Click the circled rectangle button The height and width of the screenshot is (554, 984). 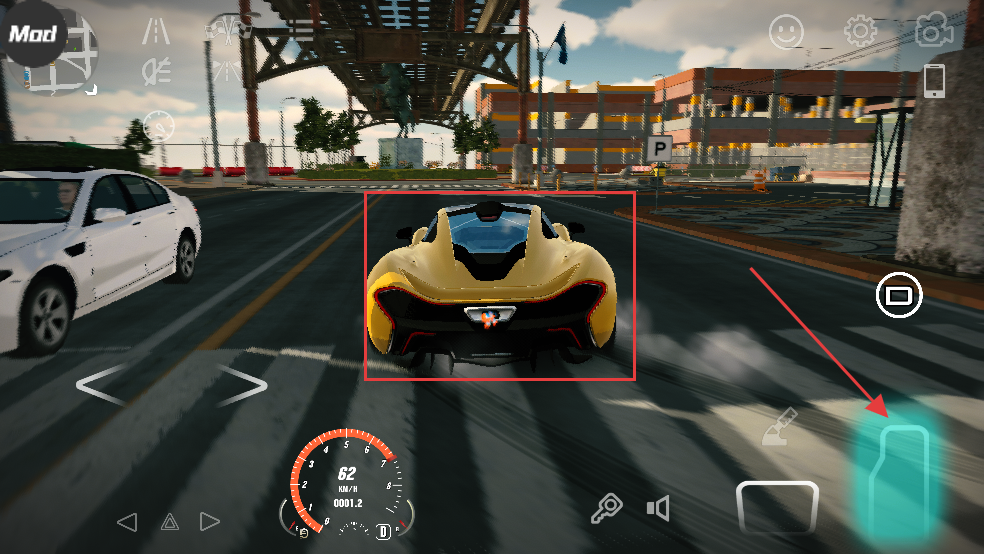(898, 295)
